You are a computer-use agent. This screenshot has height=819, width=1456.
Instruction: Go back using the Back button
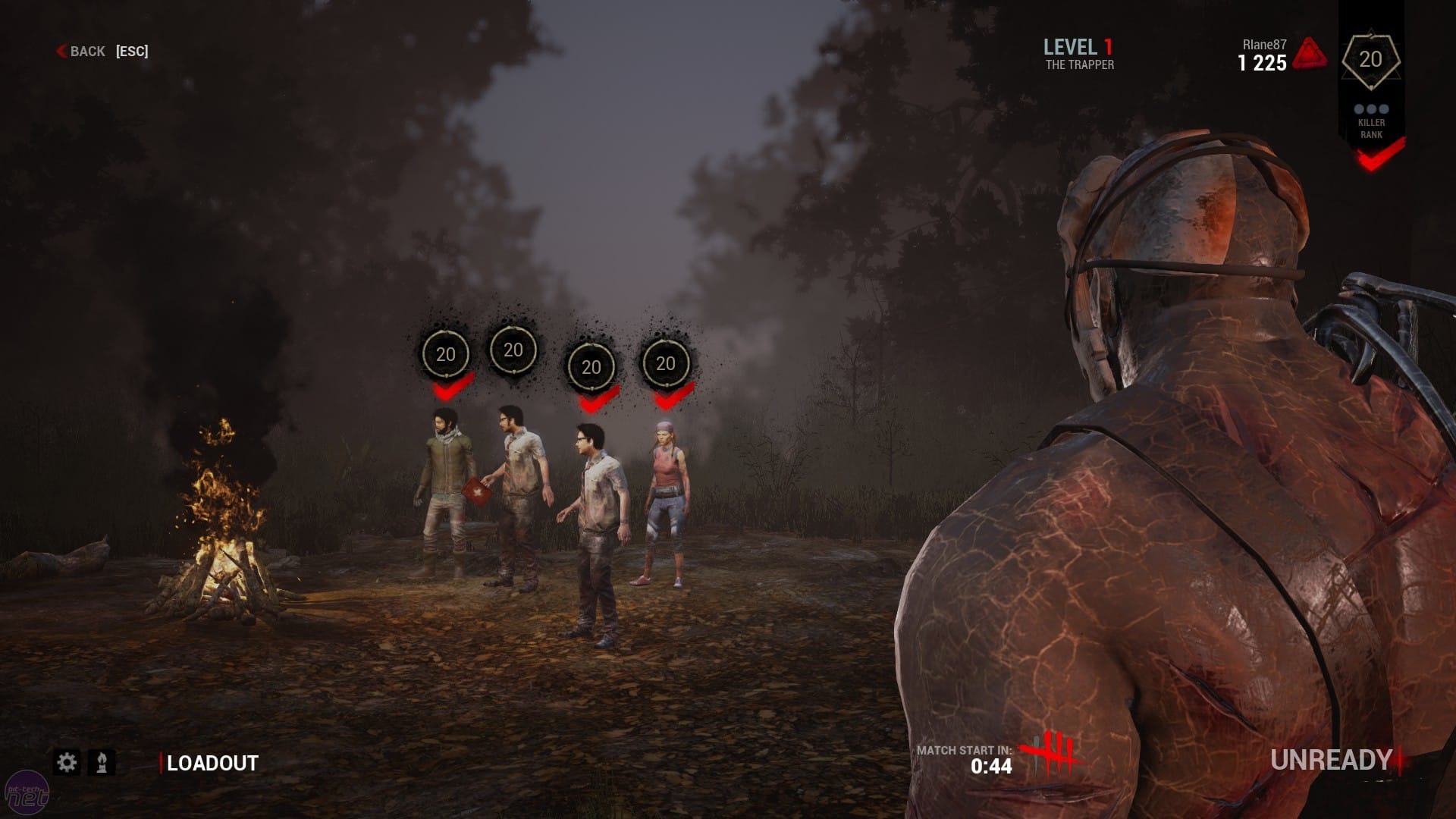point(82,52)
